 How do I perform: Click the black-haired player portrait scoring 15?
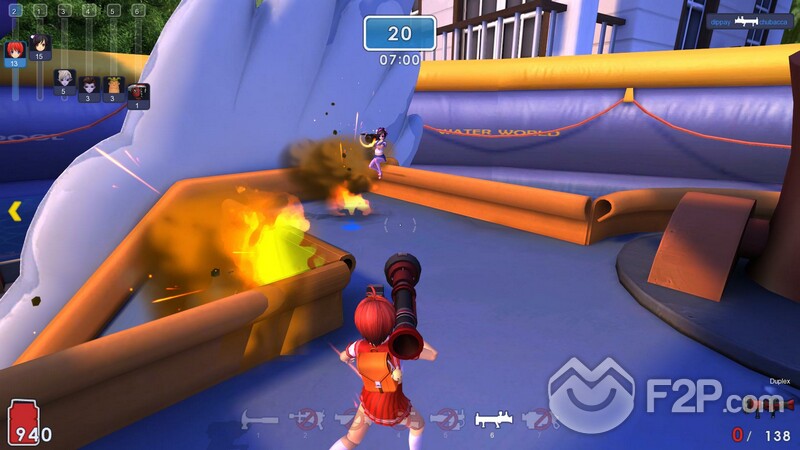coord(41,45)
